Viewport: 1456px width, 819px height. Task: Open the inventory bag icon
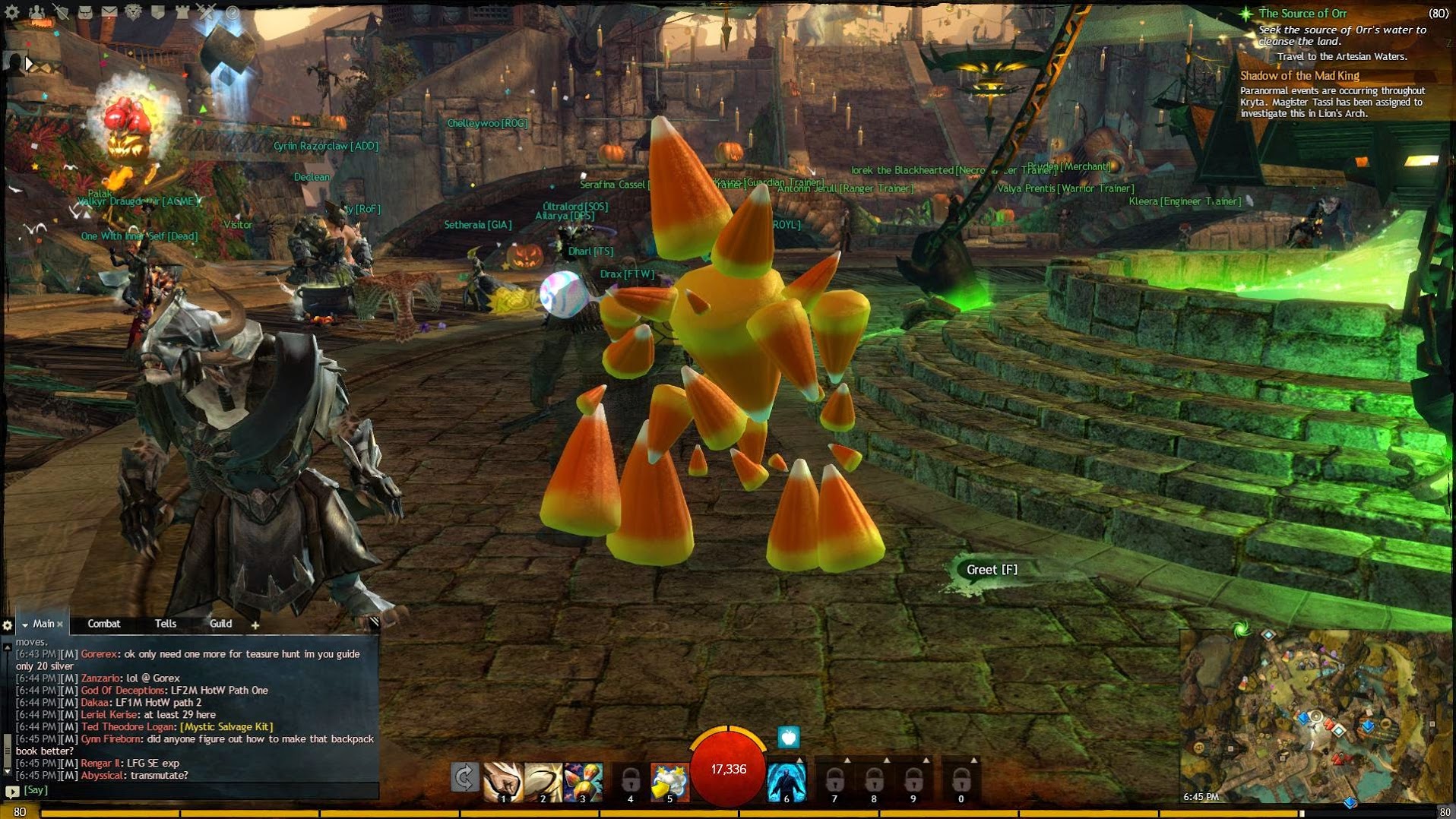point(85,12)
